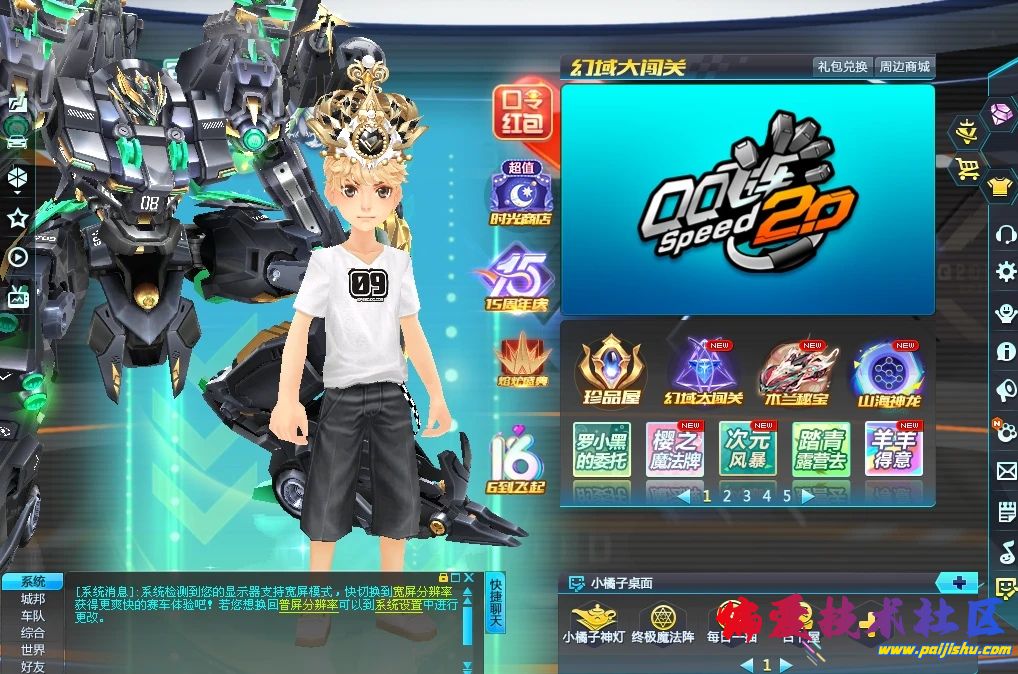Click the 礼包兑换 button

click(842, 67)
